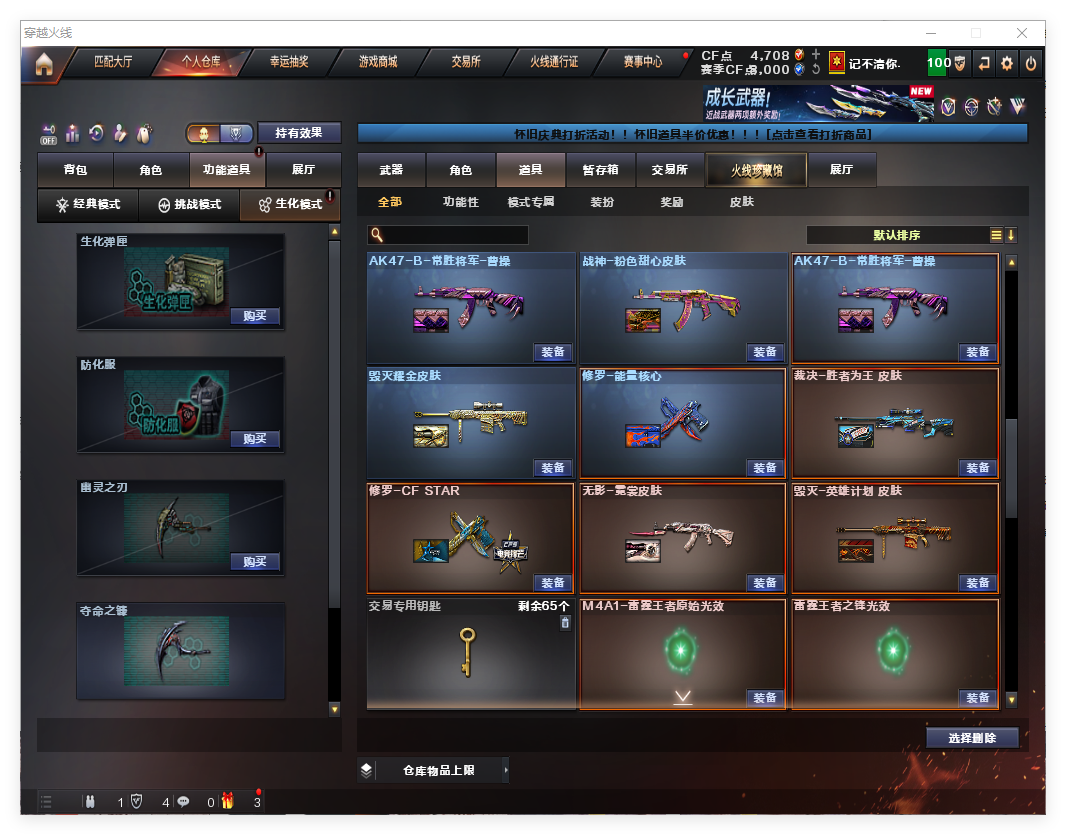Viewport: 1066px width, 835px height.
Task: Equip the 战神-粉色甜心皮肤 skin
Action: (764, 352)
